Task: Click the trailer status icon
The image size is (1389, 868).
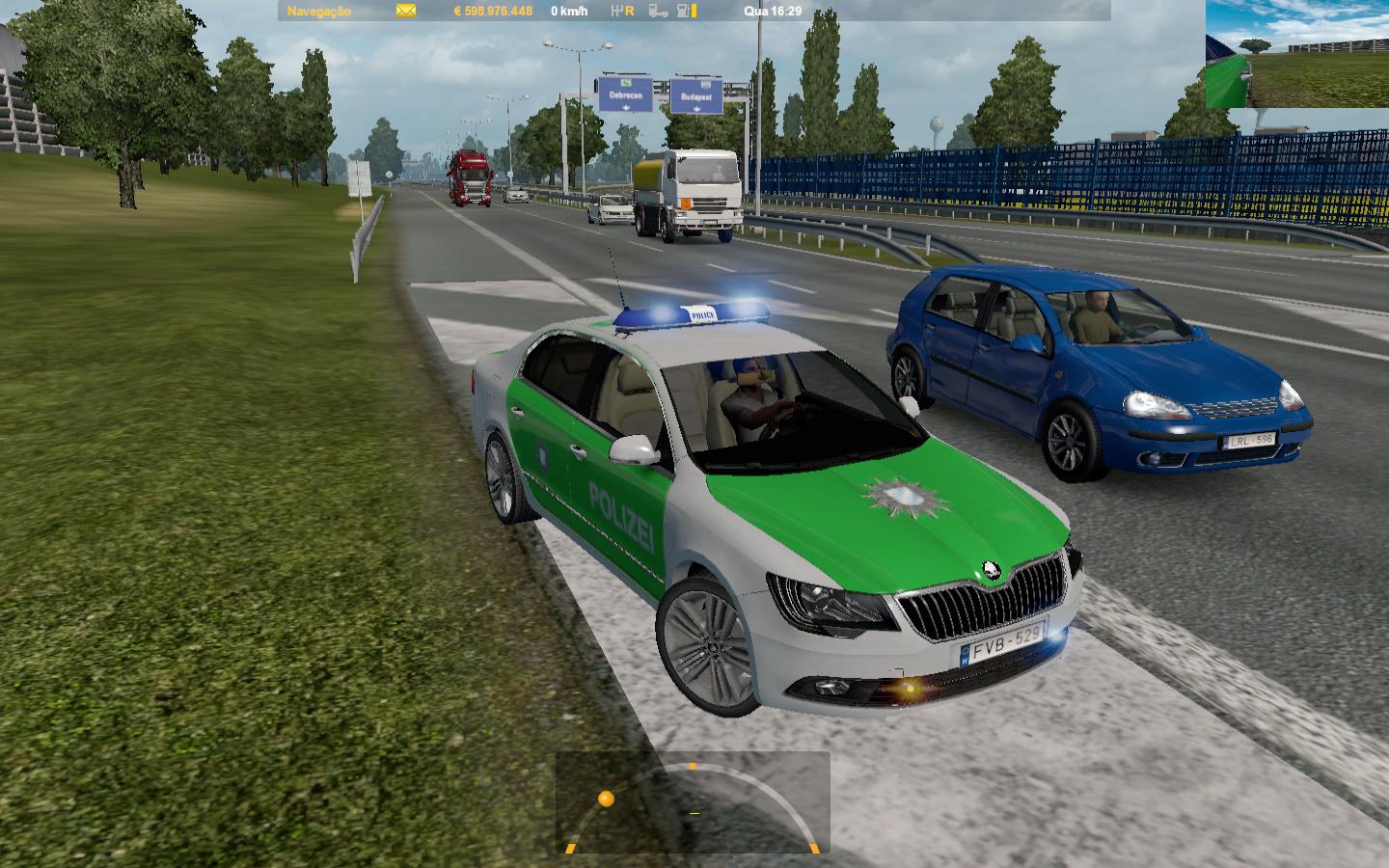Action: click(658, 12)
